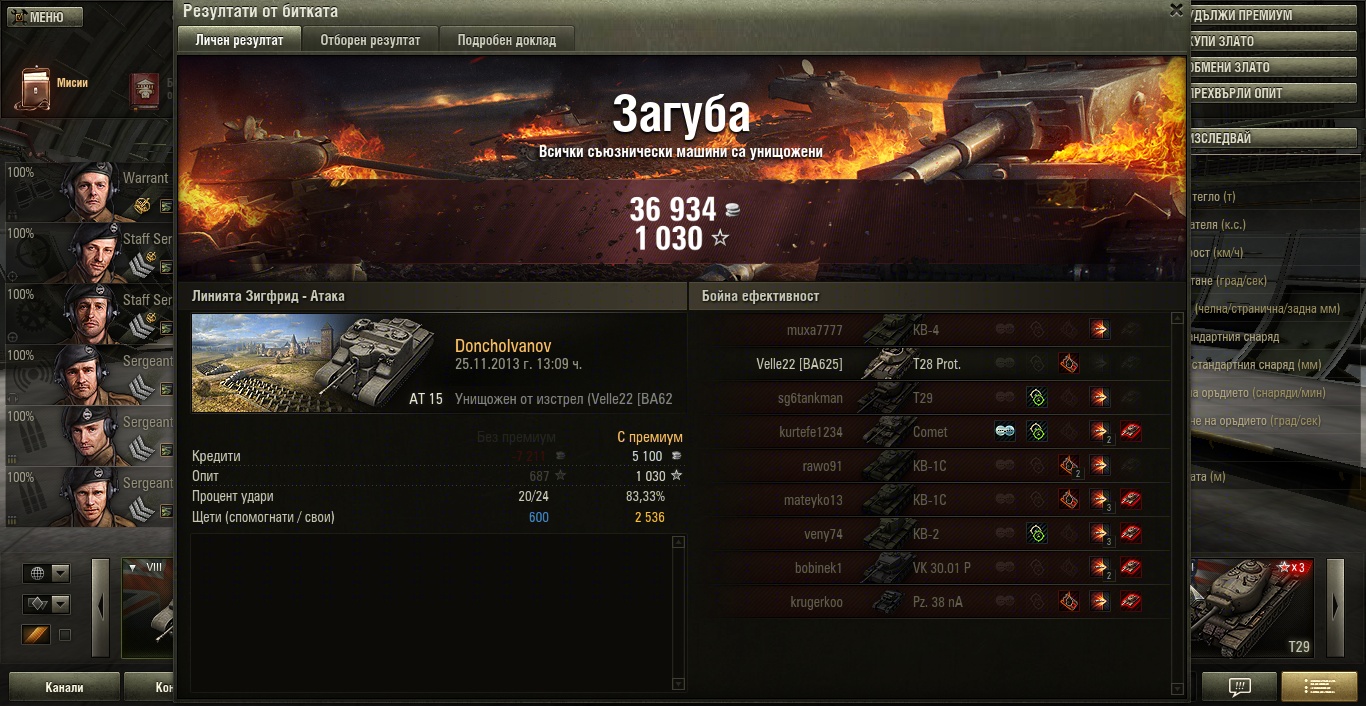Screen dimensions: 1366x706
Task: Open the Меню button
Action: pos(43,17)
